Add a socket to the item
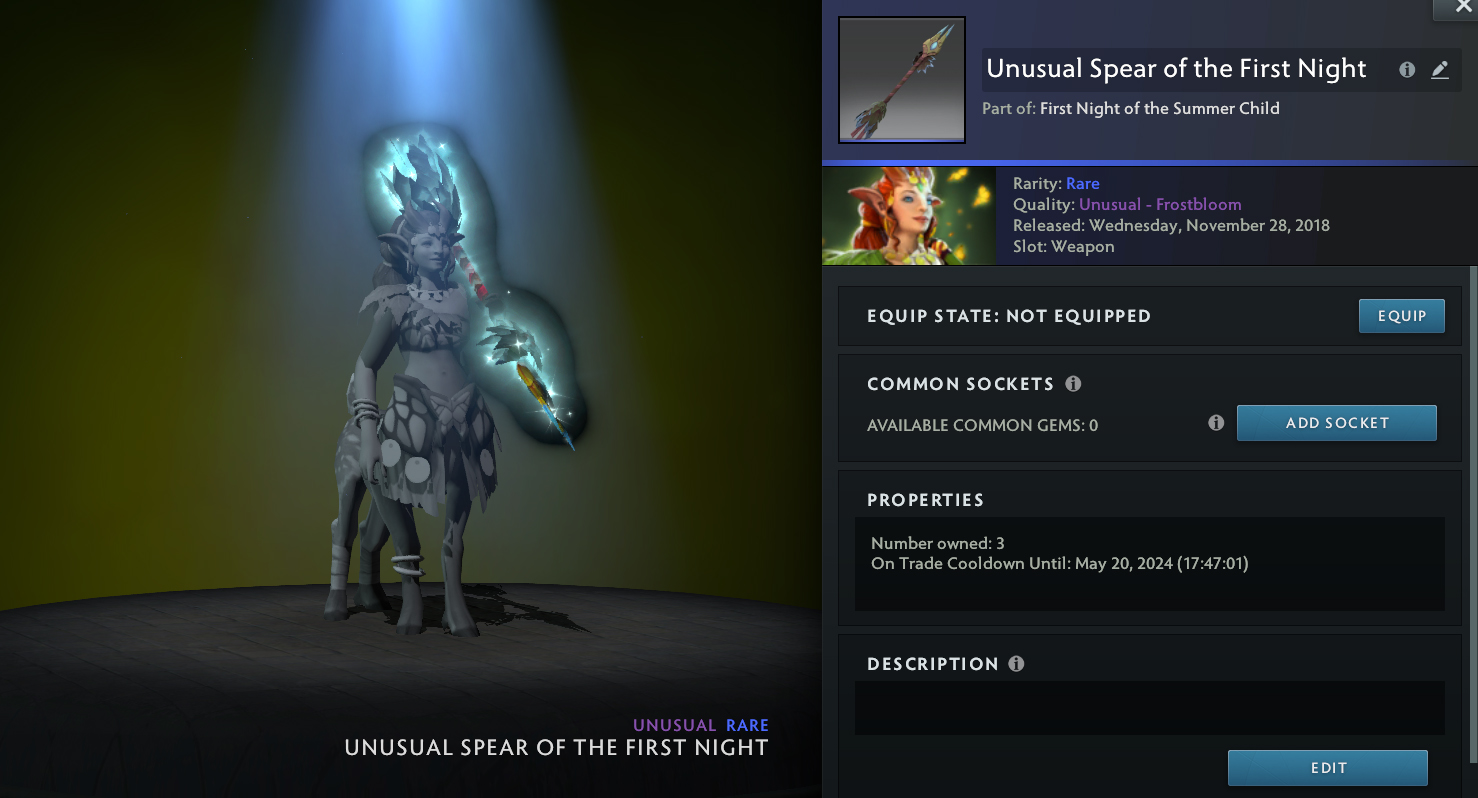The image size is (1478, 798). pos(1336,423)
